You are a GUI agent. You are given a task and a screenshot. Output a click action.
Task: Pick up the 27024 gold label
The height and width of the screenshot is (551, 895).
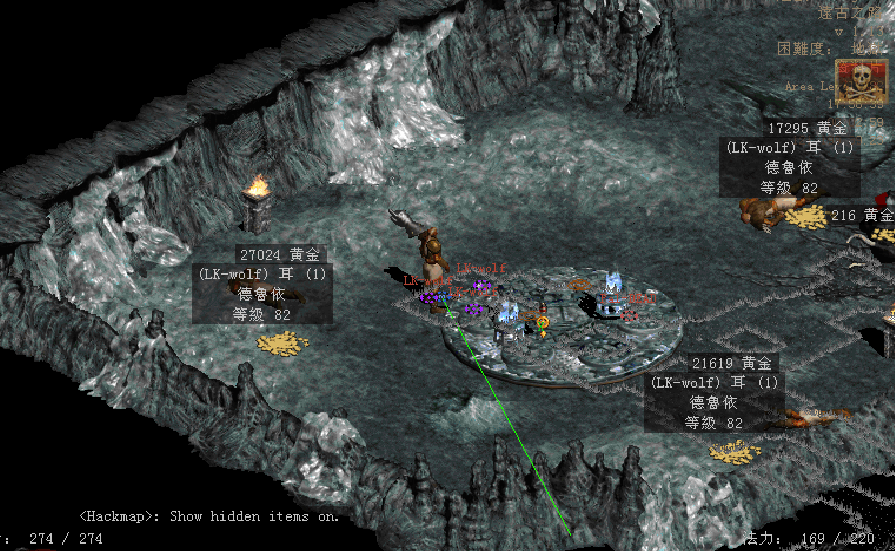281,255
